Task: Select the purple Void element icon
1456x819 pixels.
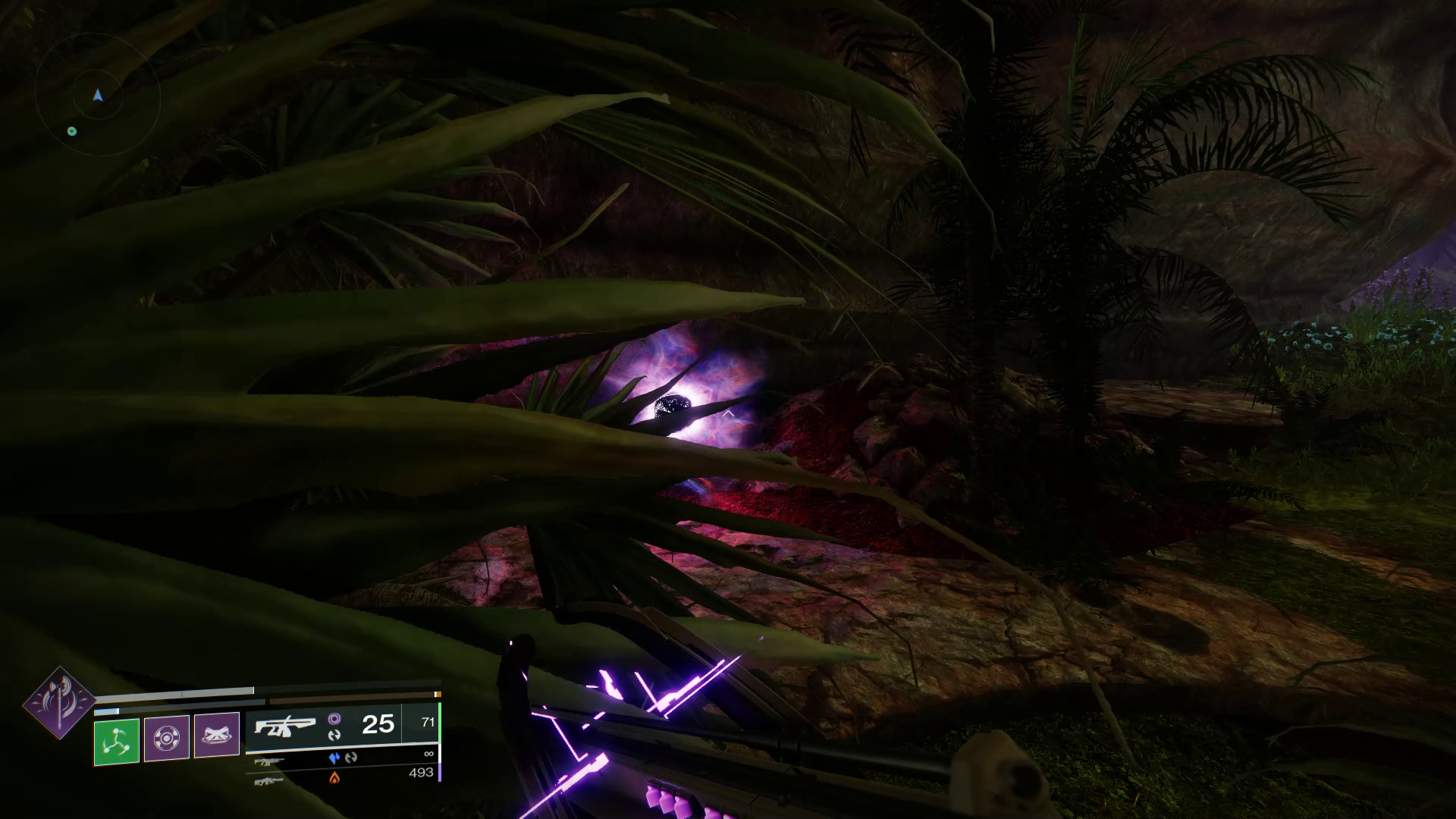Action: (336, 720)
